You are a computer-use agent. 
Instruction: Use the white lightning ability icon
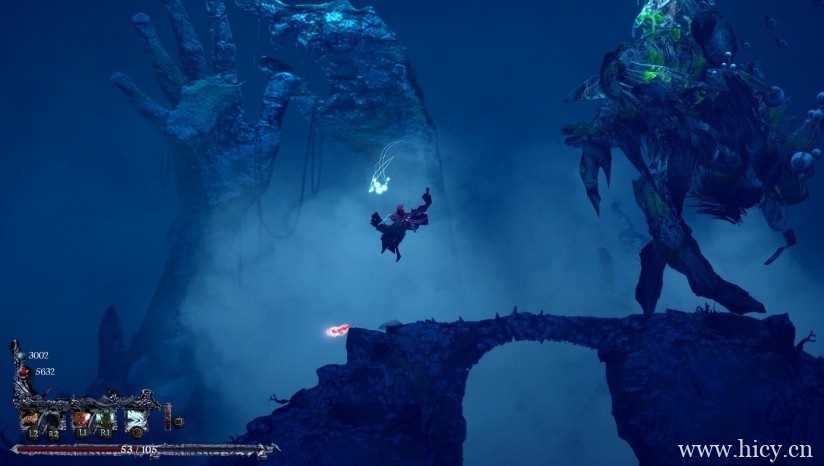(135, 420)
